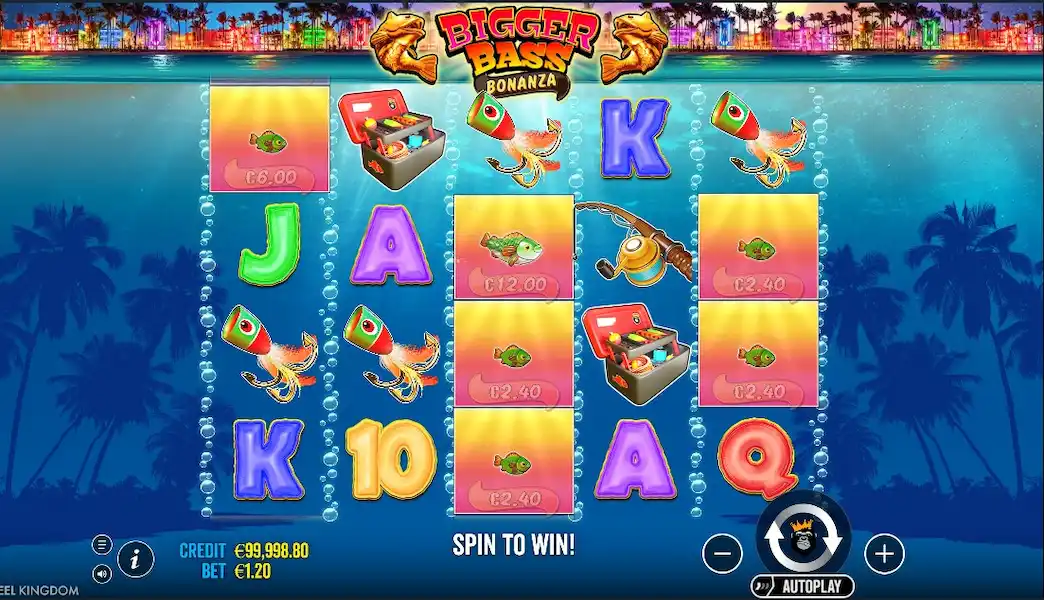Increase the bet with the plus button
Image resolution: width=1044 pixels, height=600 pixels.
(x=883, y=552)
